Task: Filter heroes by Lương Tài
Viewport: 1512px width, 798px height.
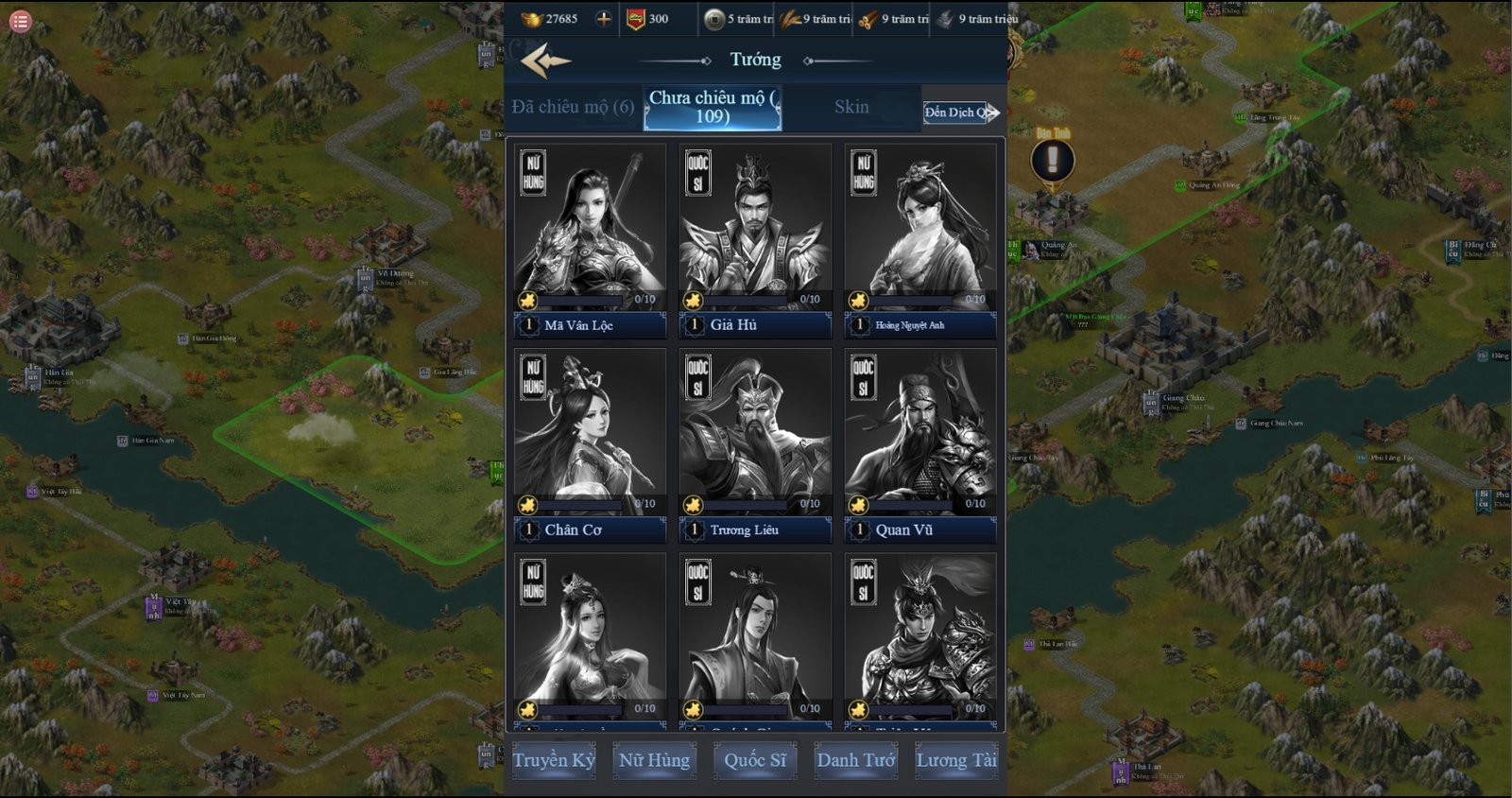Action: (956, 760)
